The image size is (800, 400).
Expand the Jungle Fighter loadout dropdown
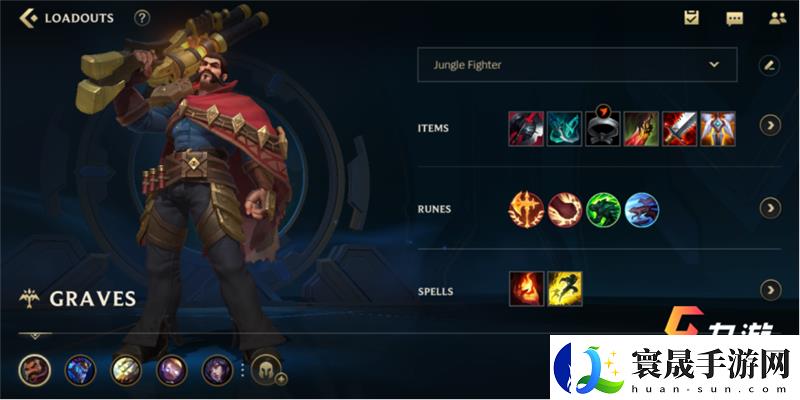click(714, 64)
